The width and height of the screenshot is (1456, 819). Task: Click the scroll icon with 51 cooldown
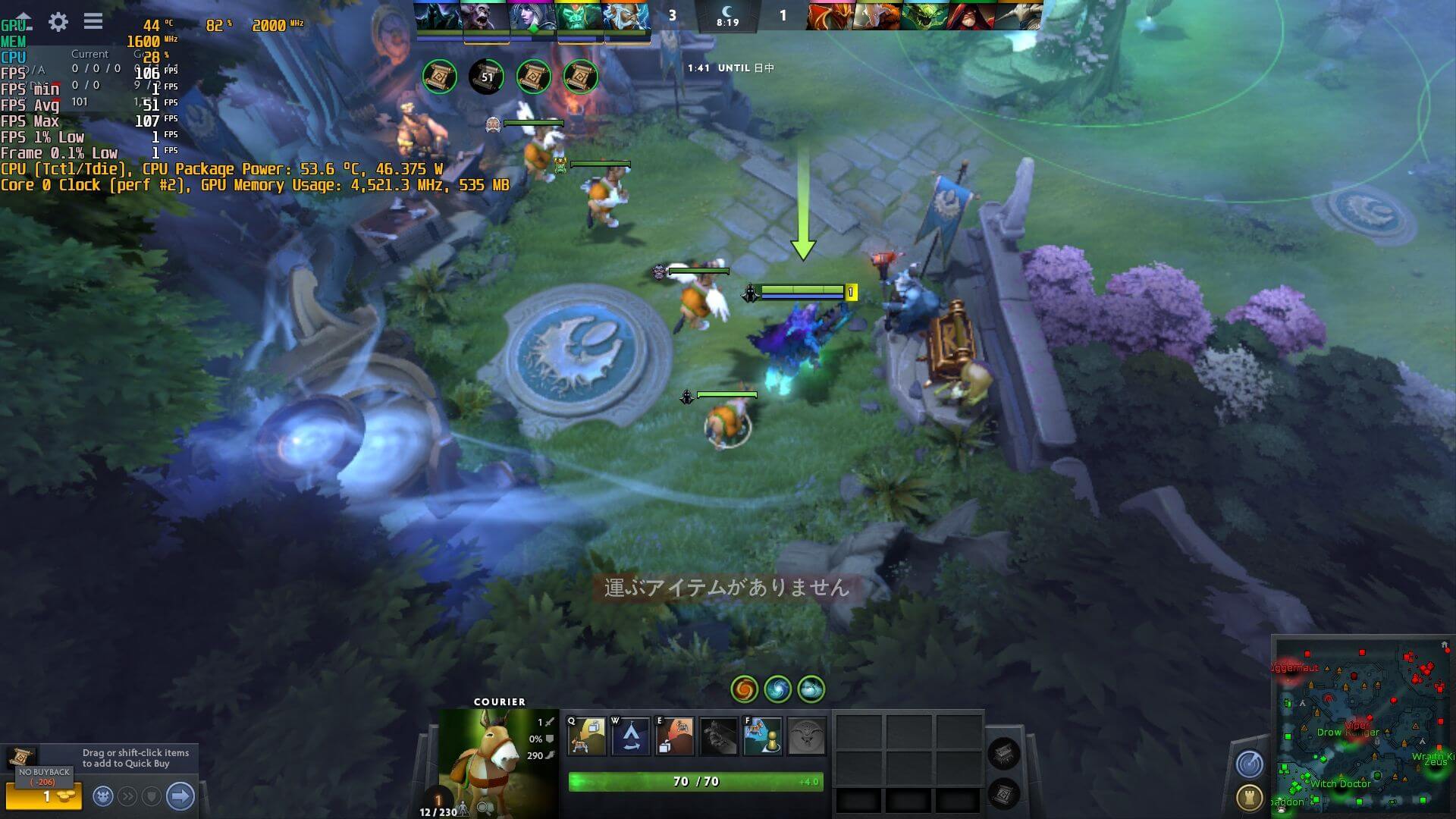486,77
